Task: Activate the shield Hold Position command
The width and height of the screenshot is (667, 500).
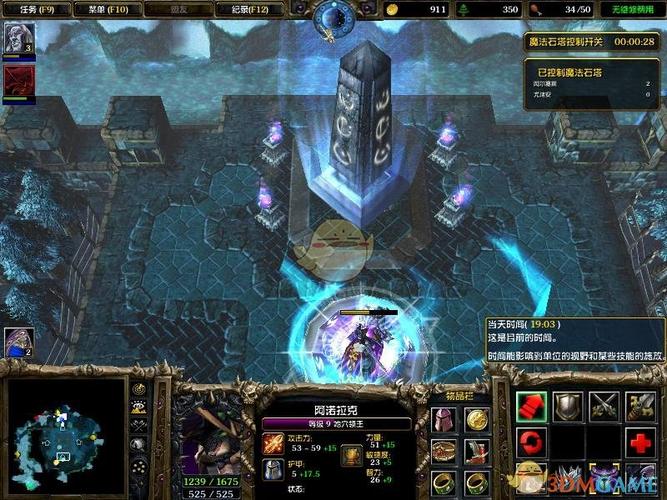Action: [x=568, y=405]
